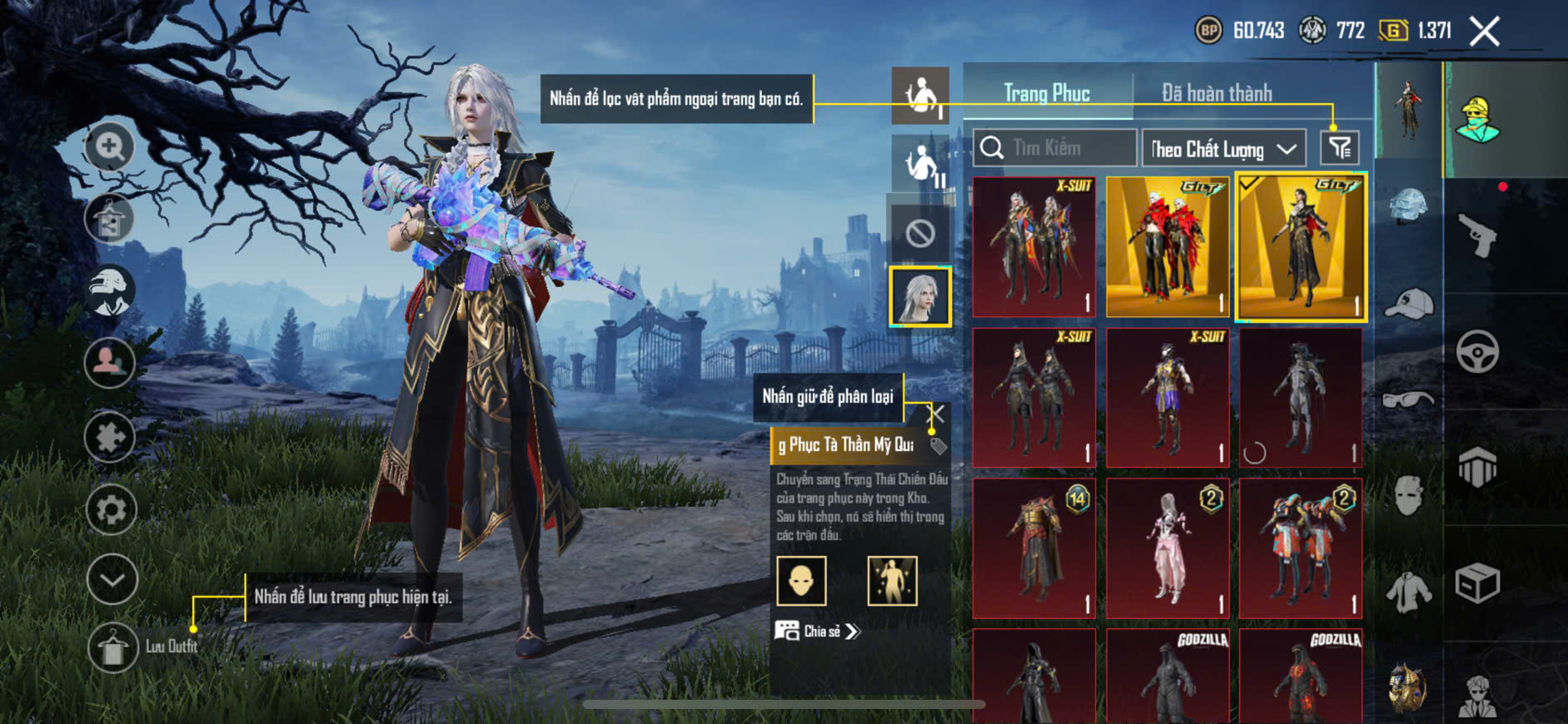Share the outfit via Chia sẻ
The width and height of the screenshot is (1568, 724).
click(819, 632)
